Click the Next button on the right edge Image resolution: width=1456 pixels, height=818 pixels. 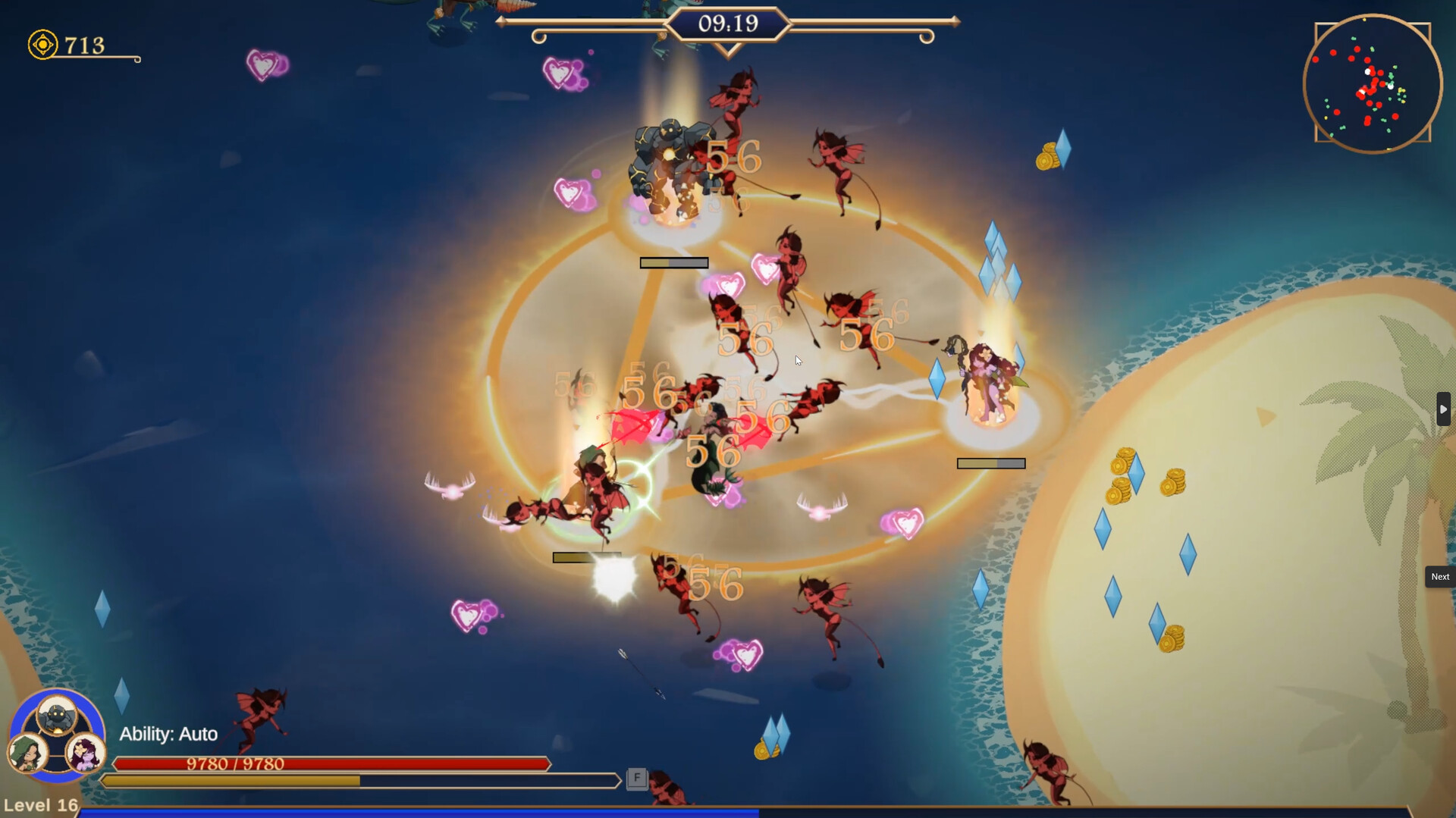click(1440, 577)
